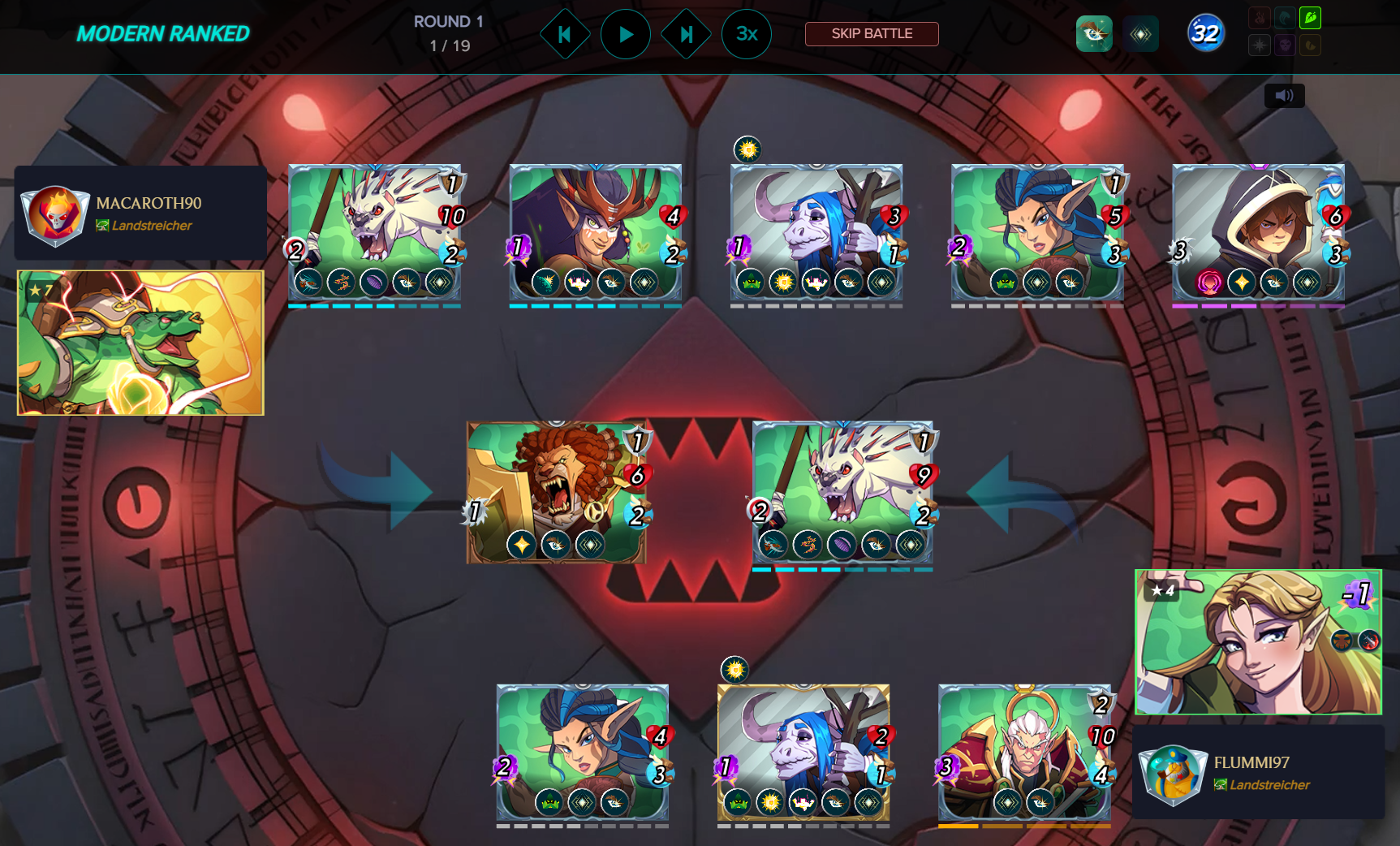Inspect the blonde elf summoner card

pos(1258,642)
